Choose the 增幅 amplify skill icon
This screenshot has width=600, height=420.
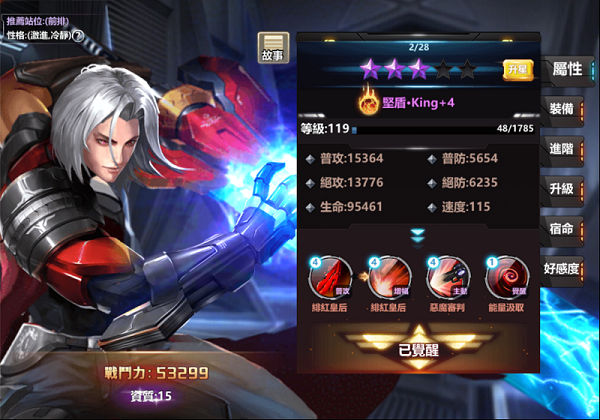386,275
